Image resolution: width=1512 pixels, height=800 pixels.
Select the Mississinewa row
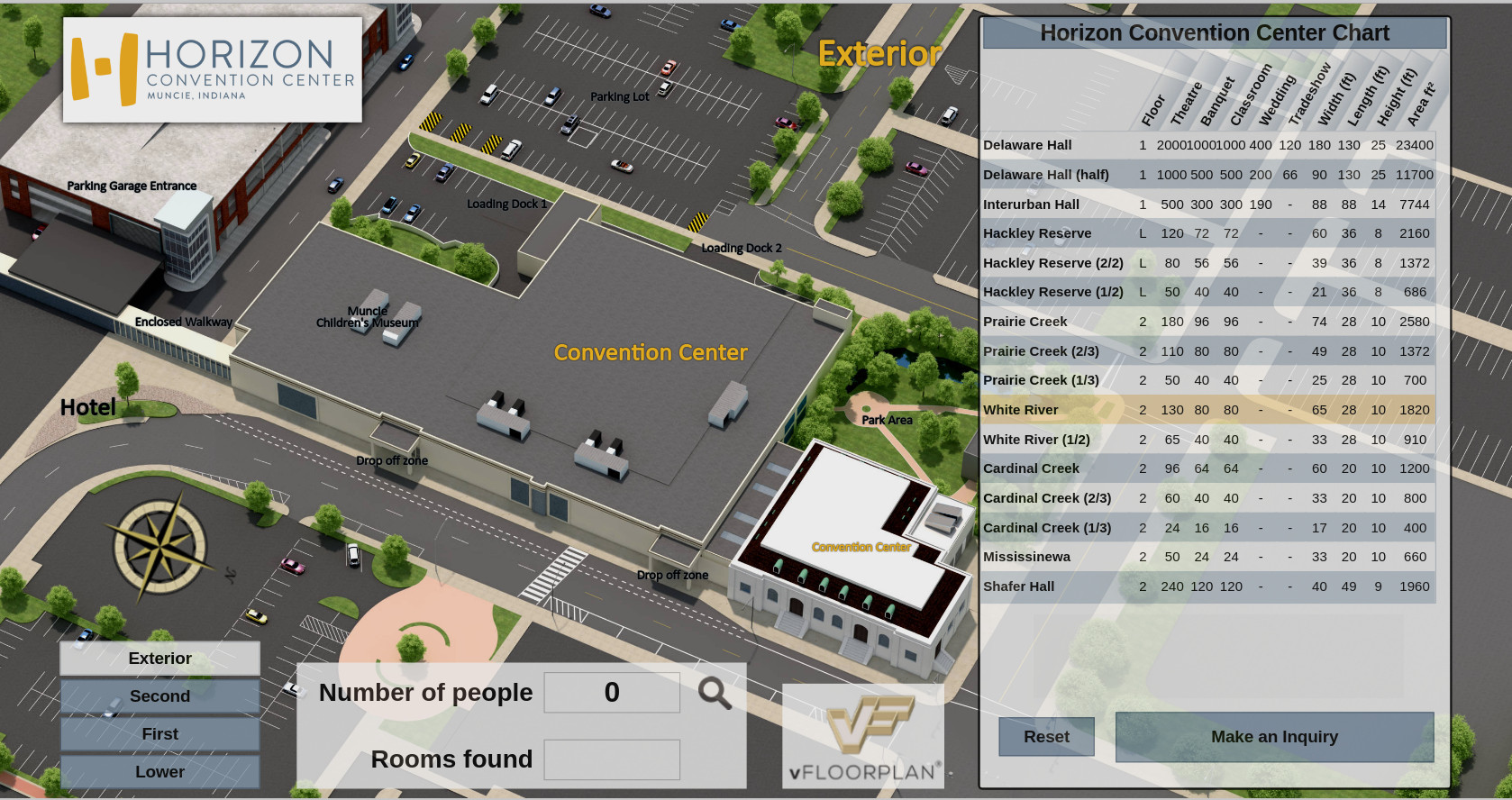click(1207, 557)
